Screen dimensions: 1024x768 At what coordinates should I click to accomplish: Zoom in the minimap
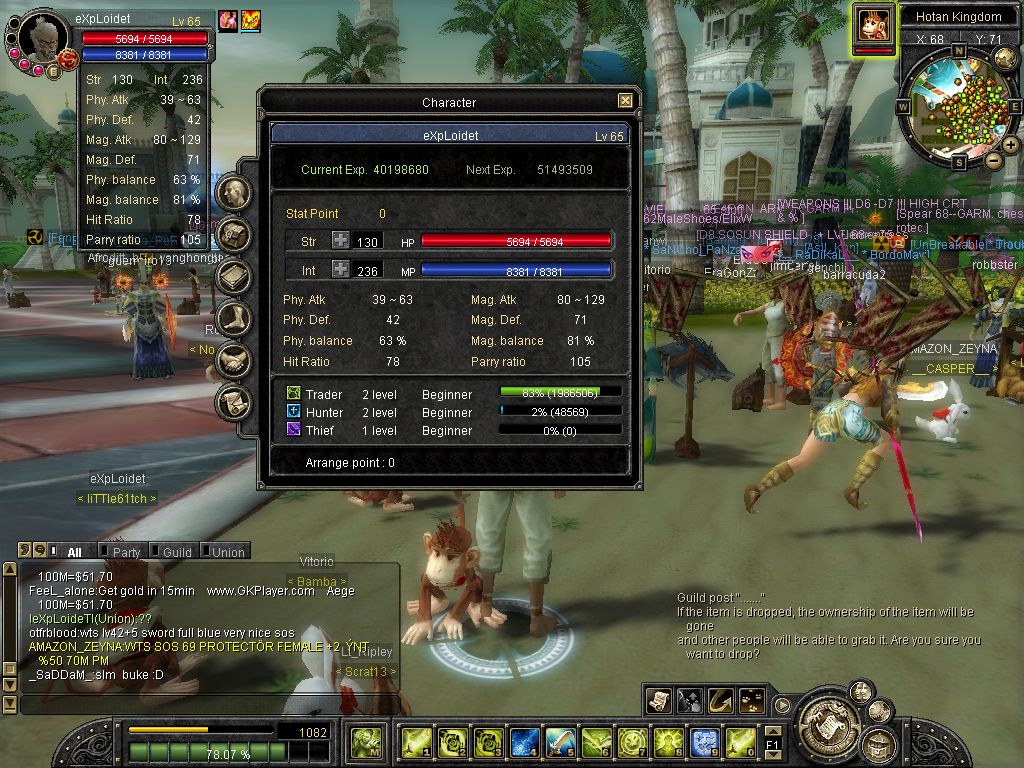coord(1011,144)
